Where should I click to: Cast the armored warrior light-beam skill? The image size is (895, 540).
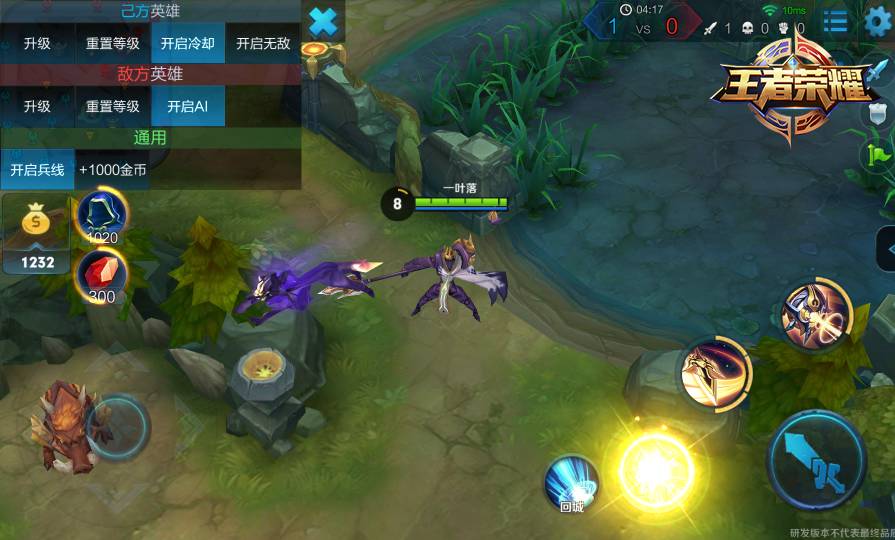(x=815, y=315)
